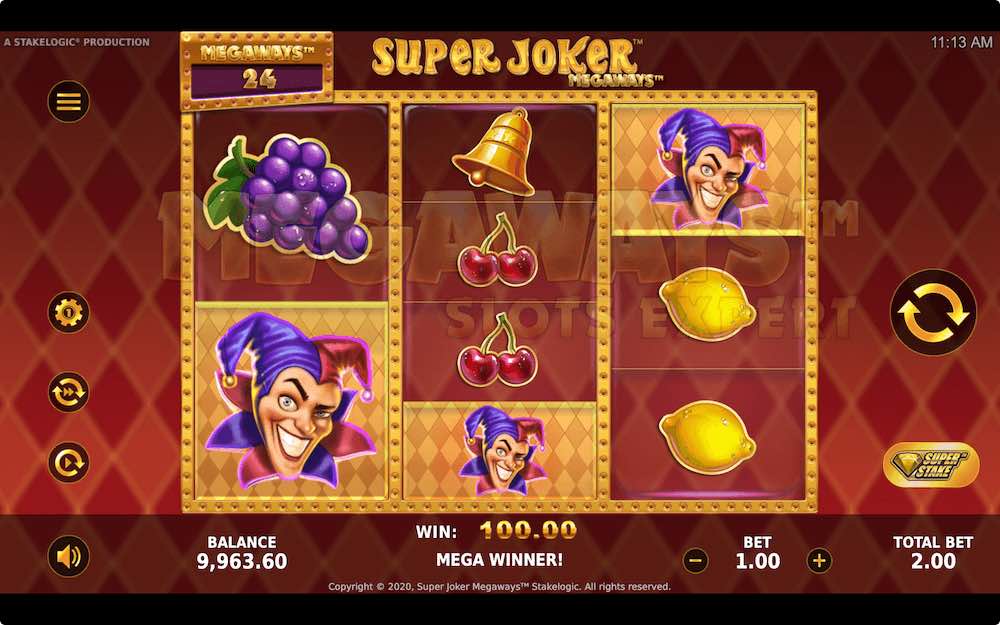Activate the Super Stake button
The width and height of the screenshot is (1000, 625).
[x=931, y=465]
